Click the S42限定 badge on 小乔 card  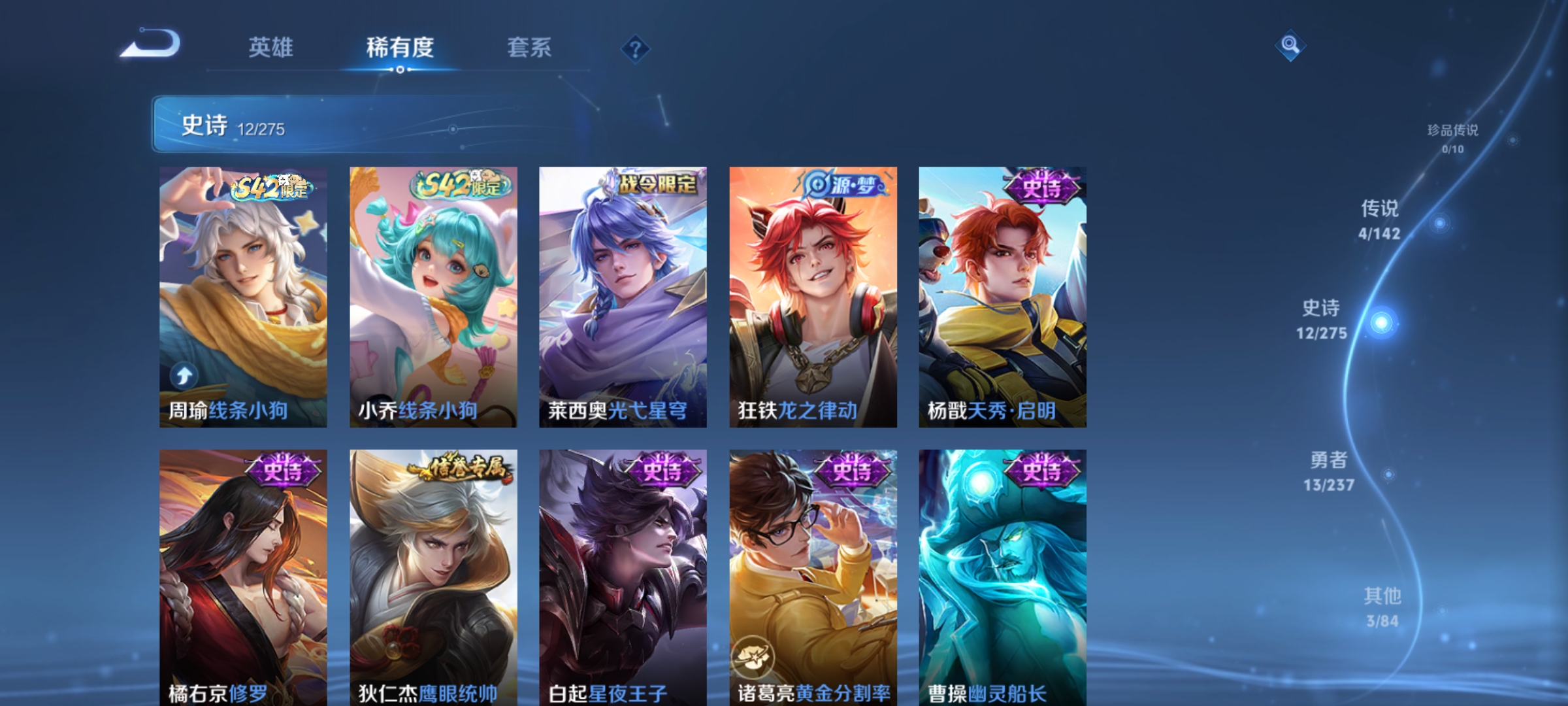tap(456, 185)
